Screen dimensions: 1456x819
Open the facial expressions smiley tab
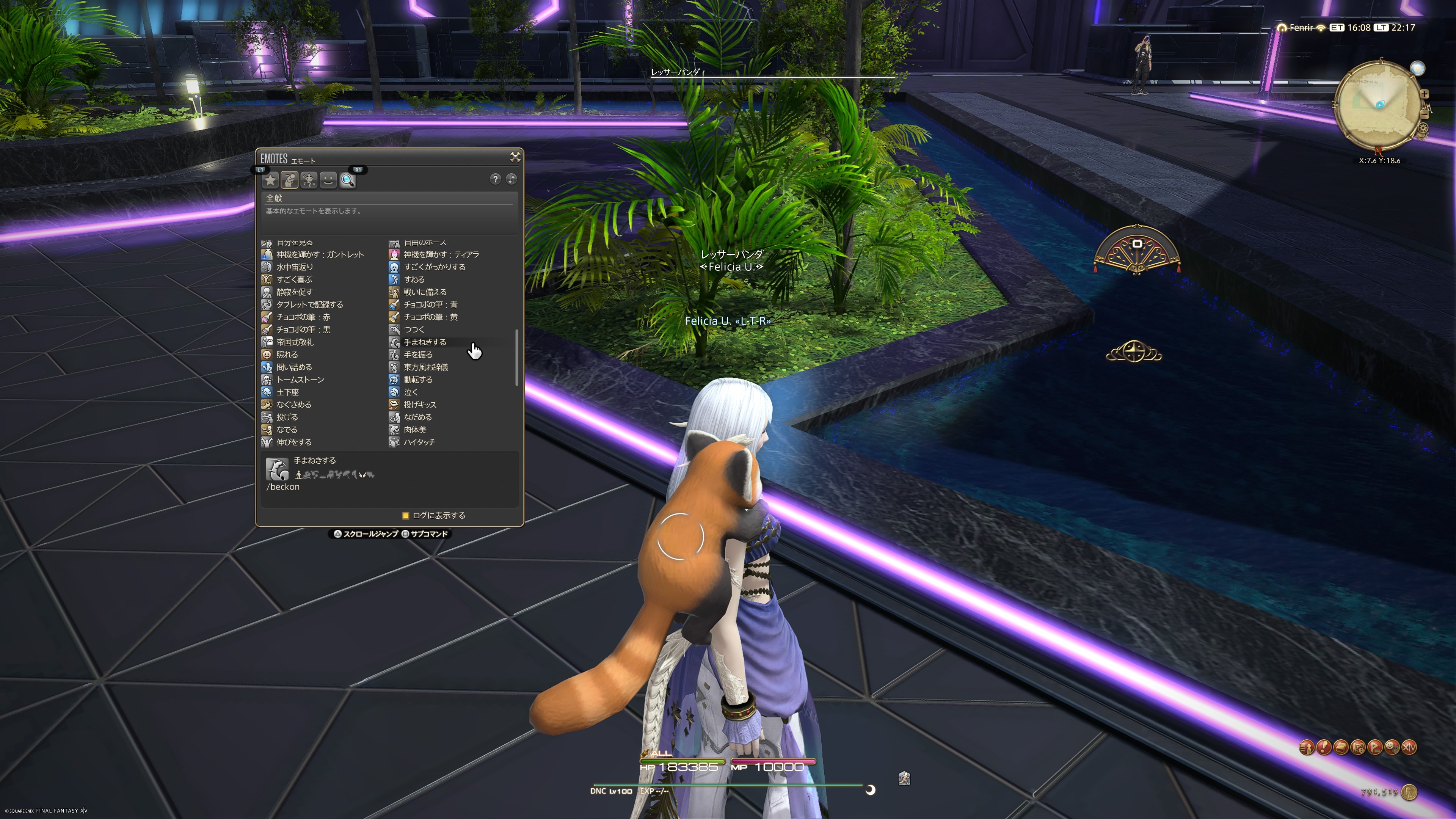(x=328, y=180)
